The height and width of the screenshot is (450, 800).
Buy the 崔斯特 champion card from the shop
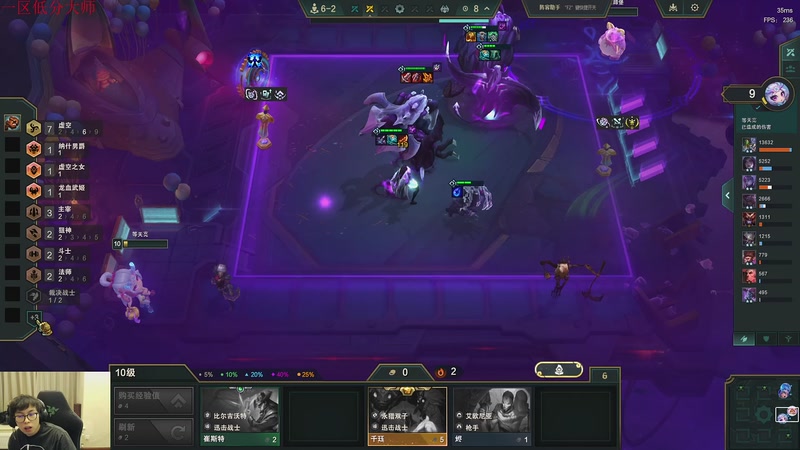point(240,415)
